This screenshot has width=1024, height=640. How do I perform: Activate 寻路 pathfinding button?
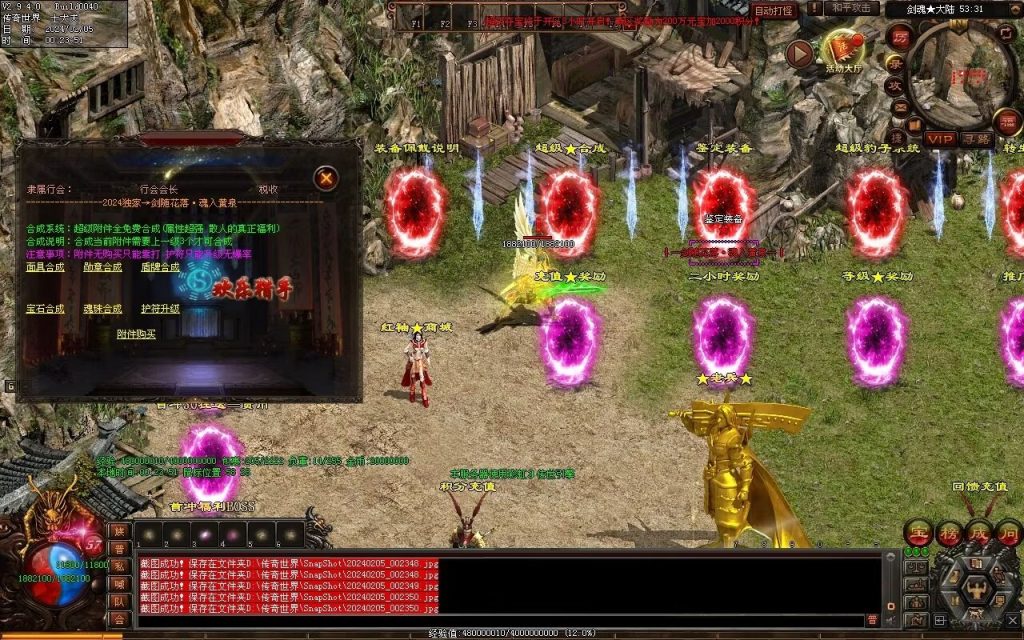click(977, 139)
